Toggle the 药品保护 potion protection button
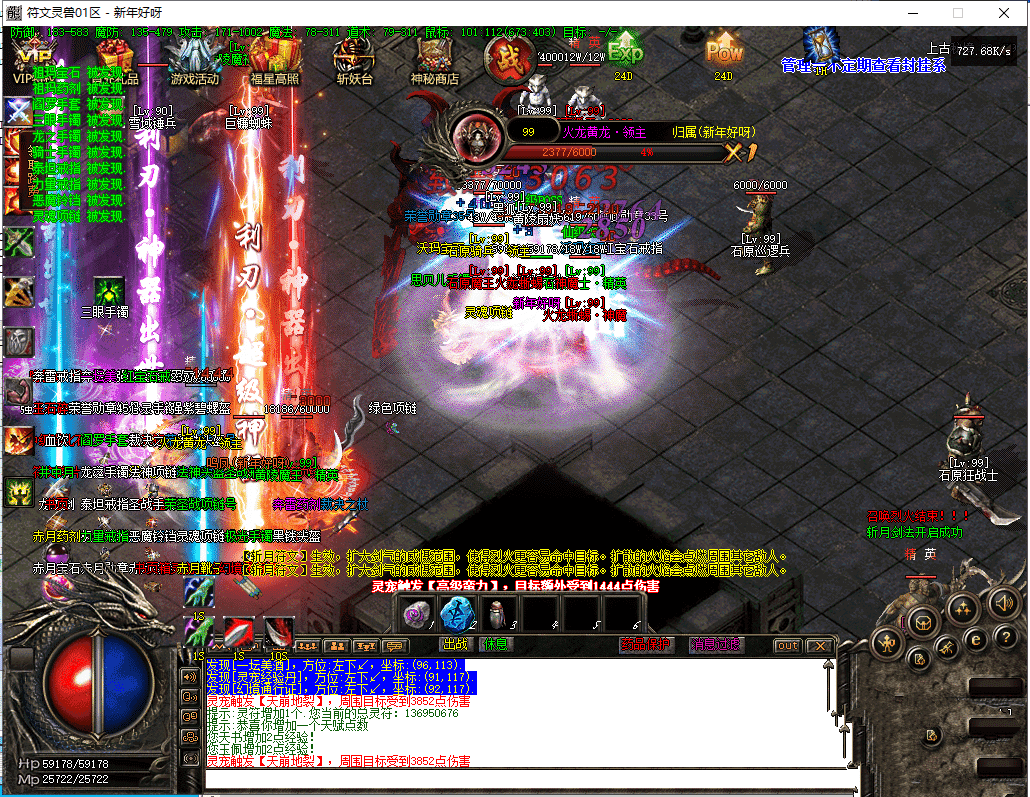The height and width of the screenshot is (797, 1030). pyautogui.click(x=645, y=645)
